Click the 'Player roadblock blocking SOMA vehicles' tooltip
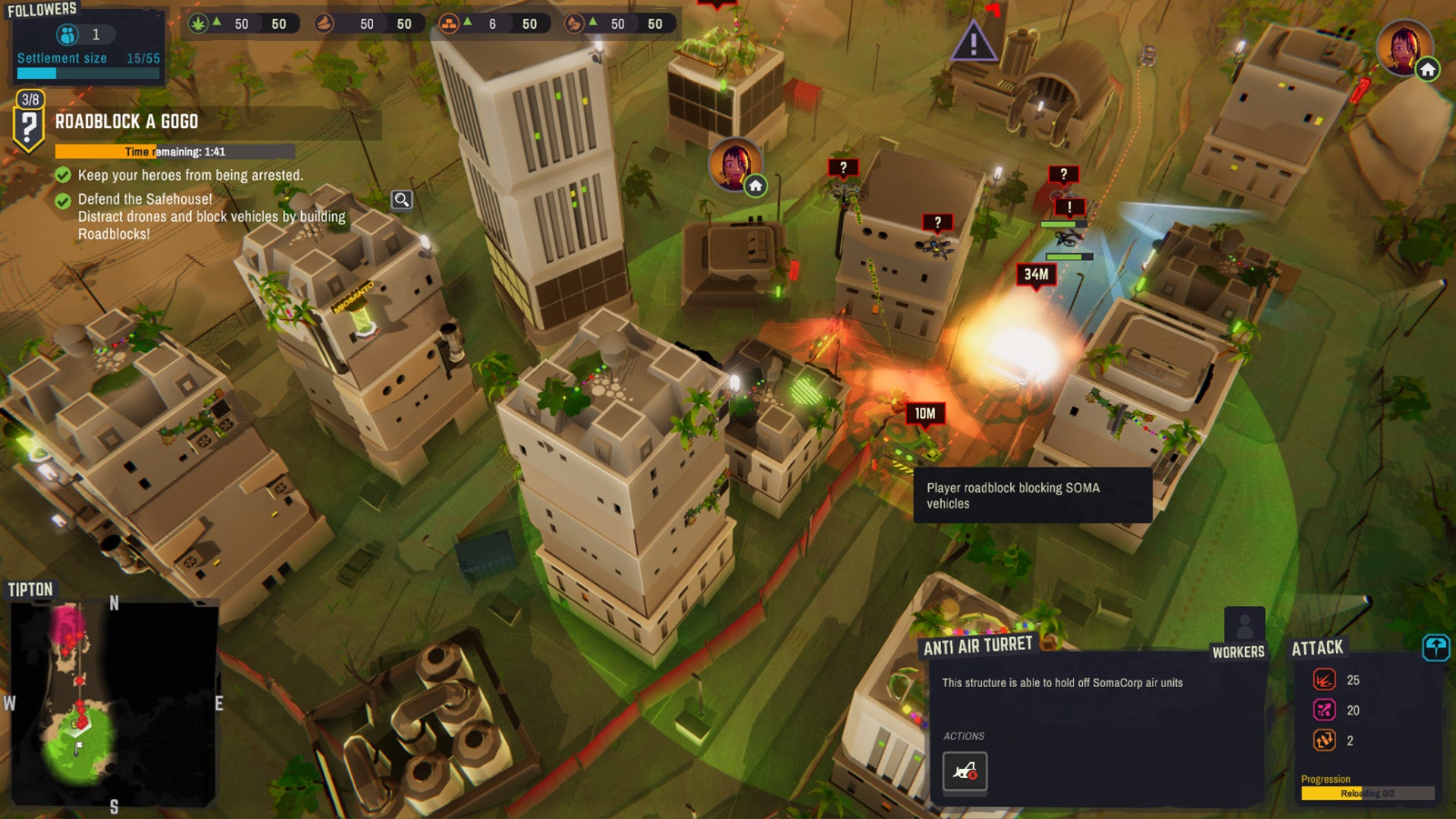 (x=1034, y=495)
